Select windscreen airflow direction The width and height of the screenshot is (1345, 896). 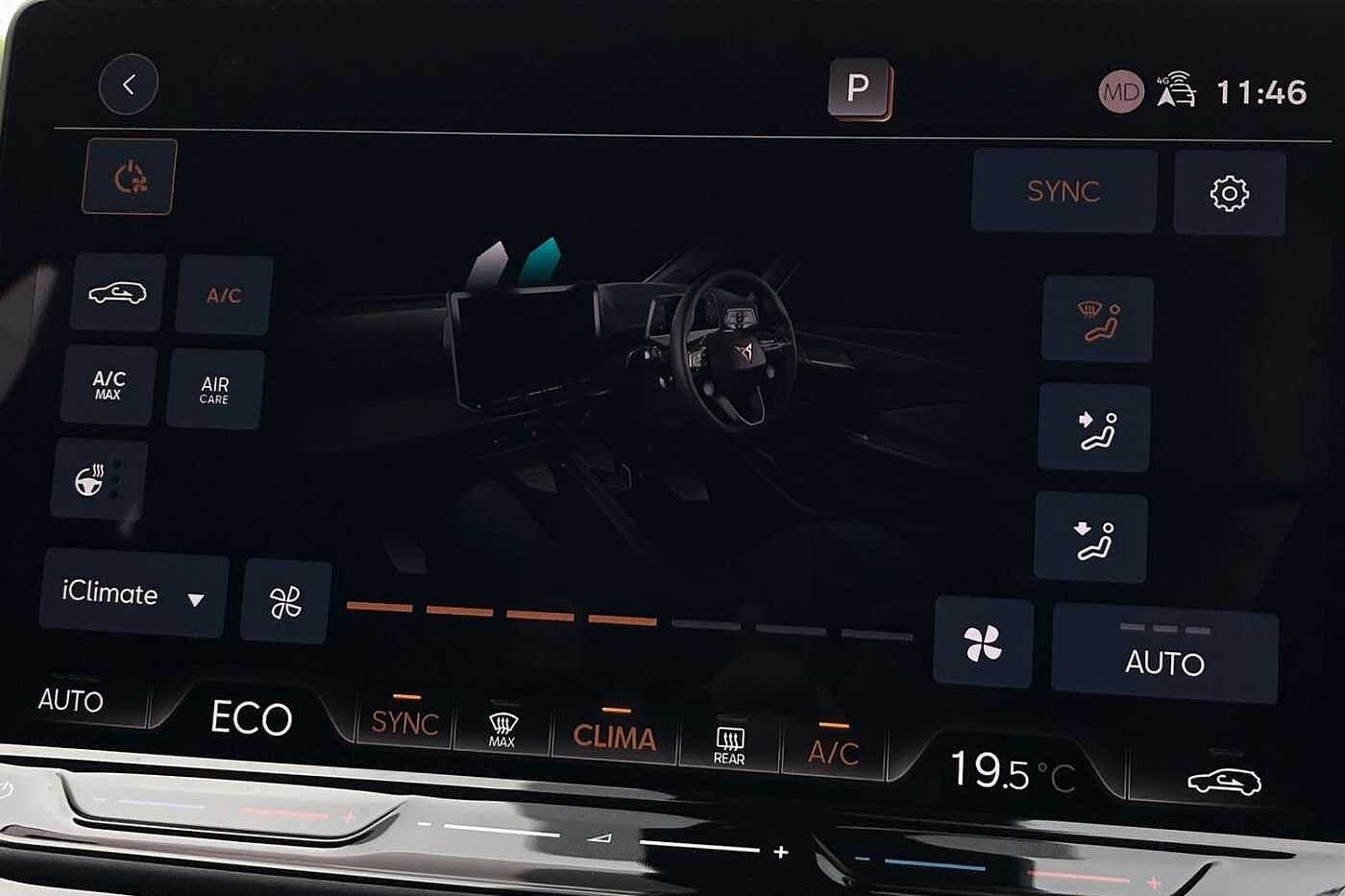1097,320
